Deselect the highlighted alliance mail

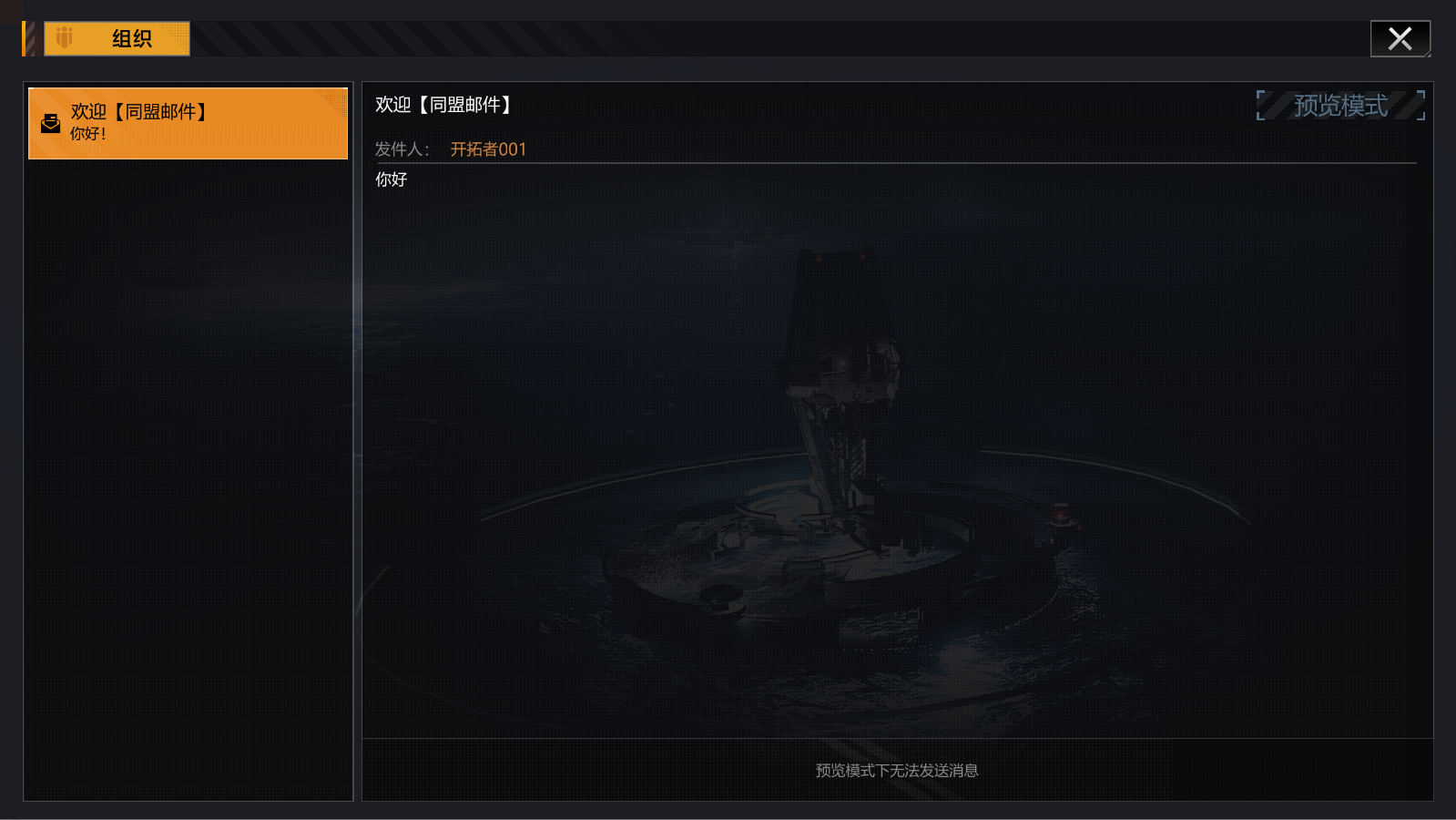[x=188, y=123]
